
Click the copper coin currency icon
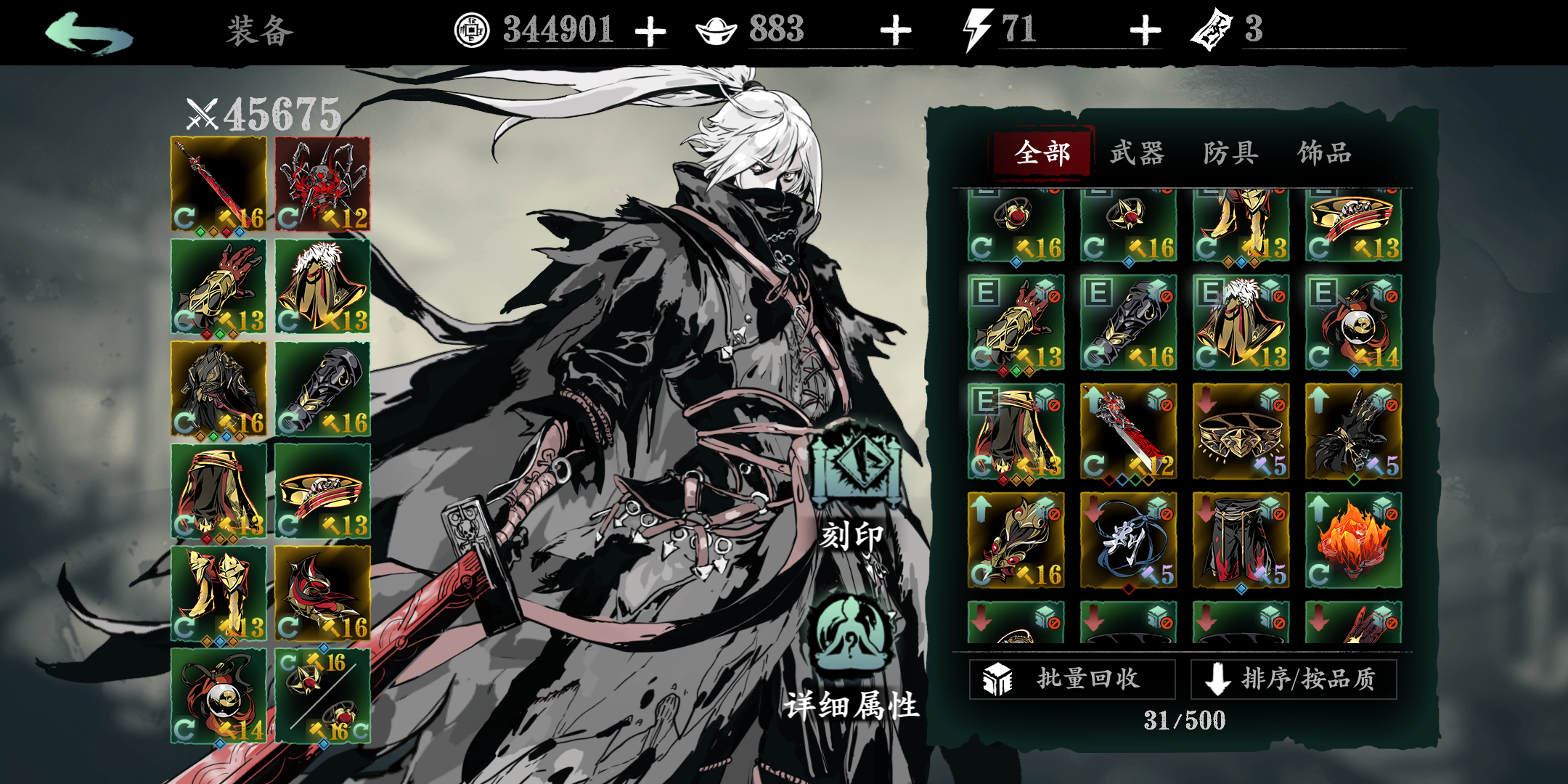pos(473,30)
